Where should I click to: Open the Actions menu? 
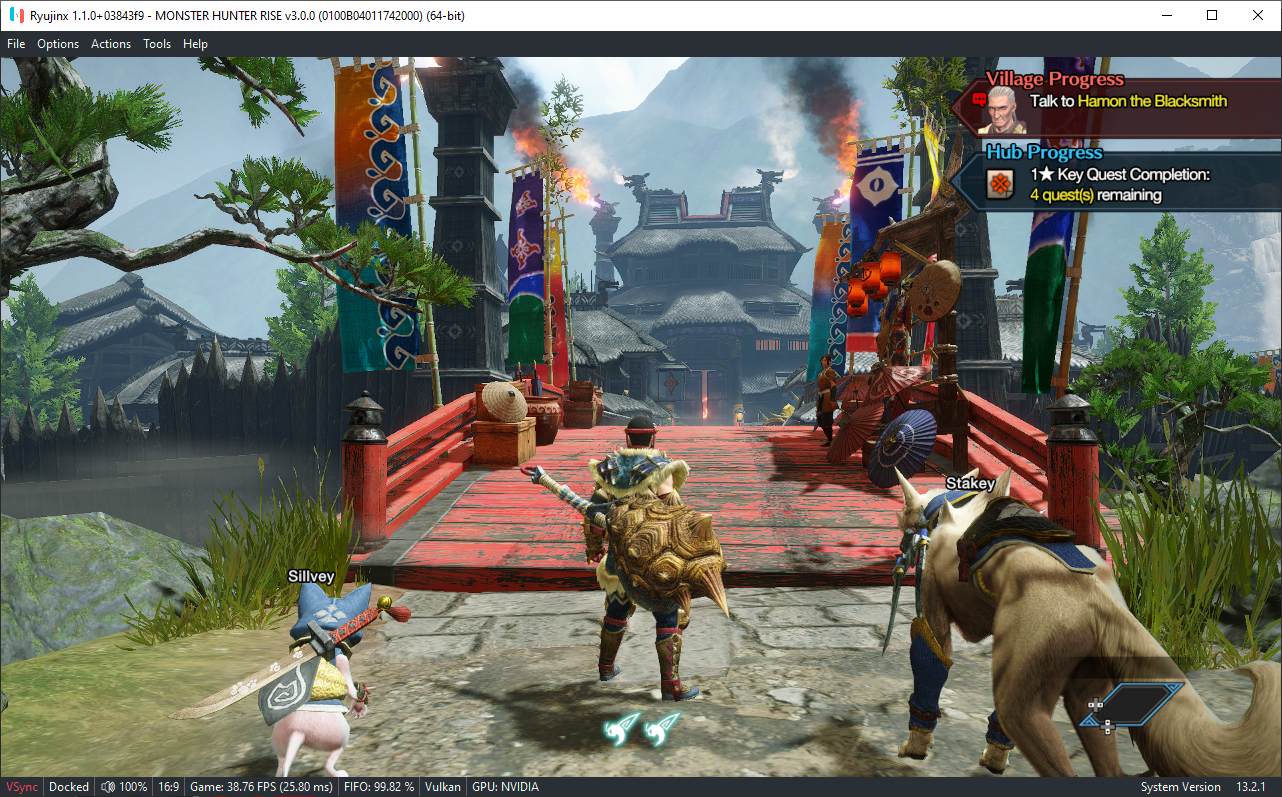pos(111,44)
